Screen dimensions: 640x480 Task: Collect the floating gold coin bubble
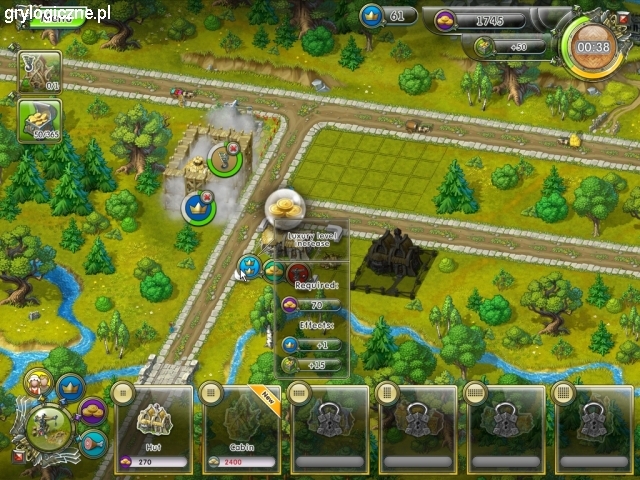[x=285, y=209]
